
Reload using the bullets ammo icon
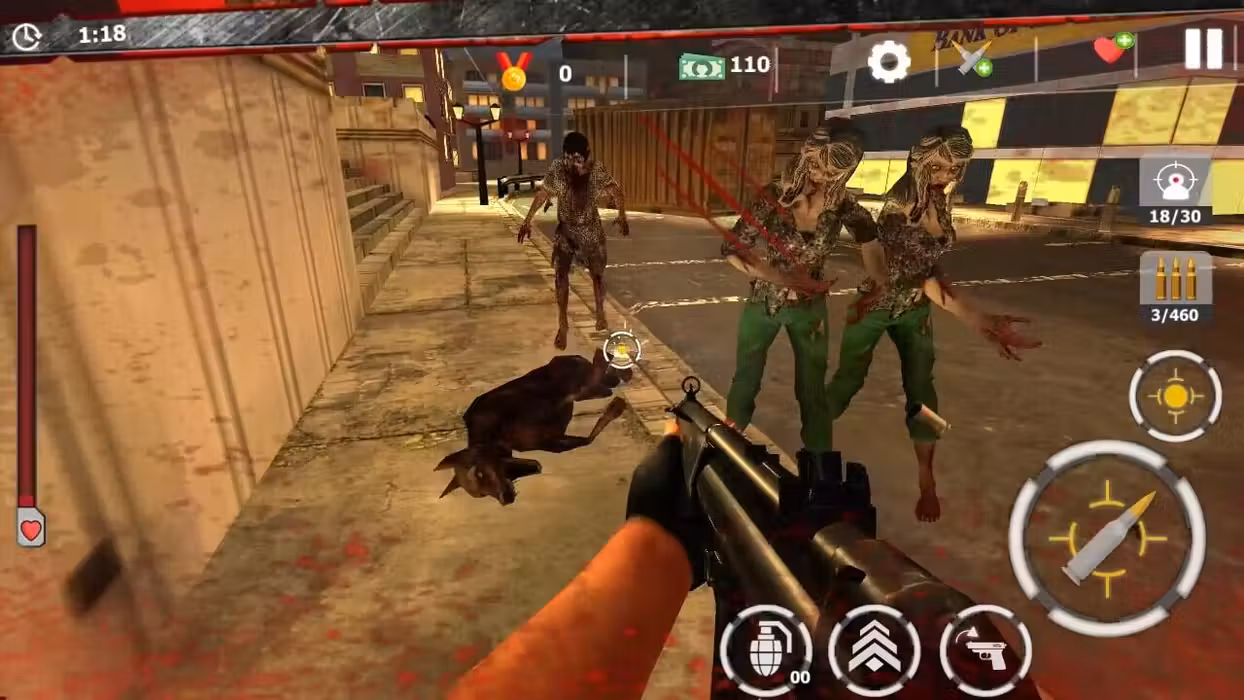click(x=1175, y=280)
